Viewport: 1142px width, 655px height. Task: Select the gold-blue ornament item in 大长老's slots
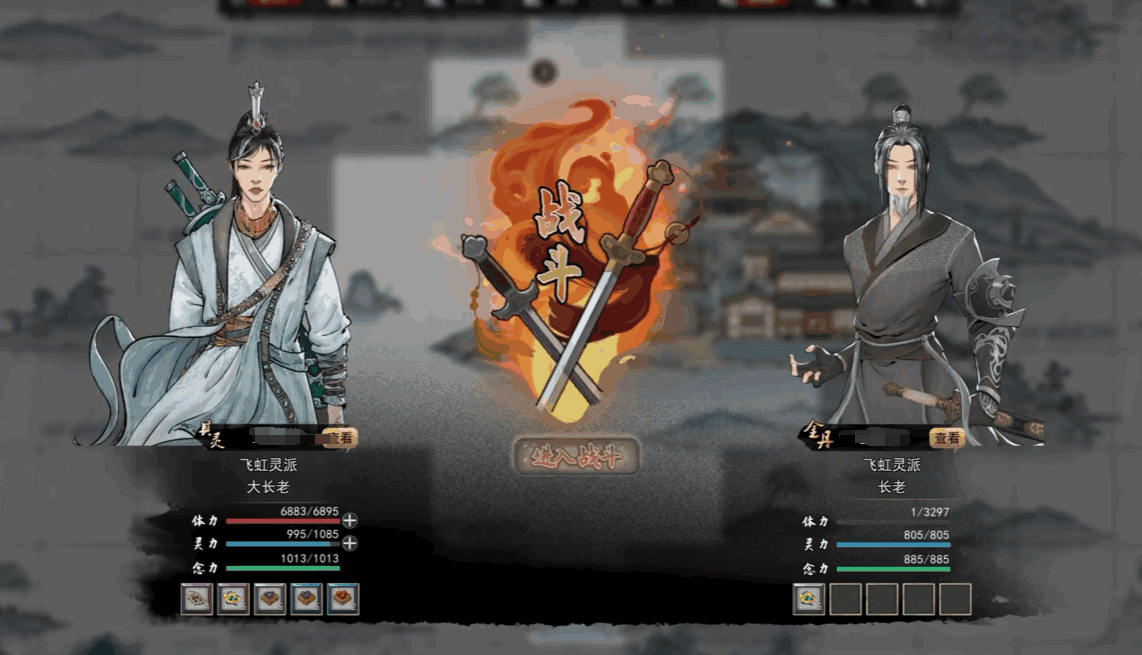(233, 599)
